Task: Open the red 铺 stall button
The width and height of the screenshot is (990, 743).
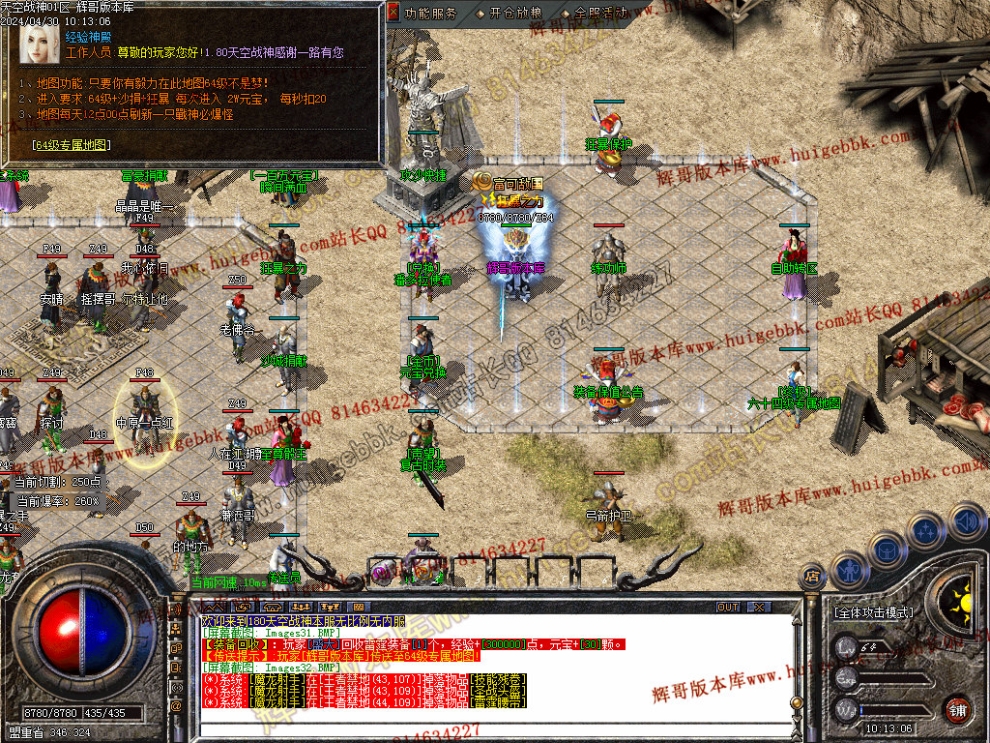Action: tap(959, 707)
